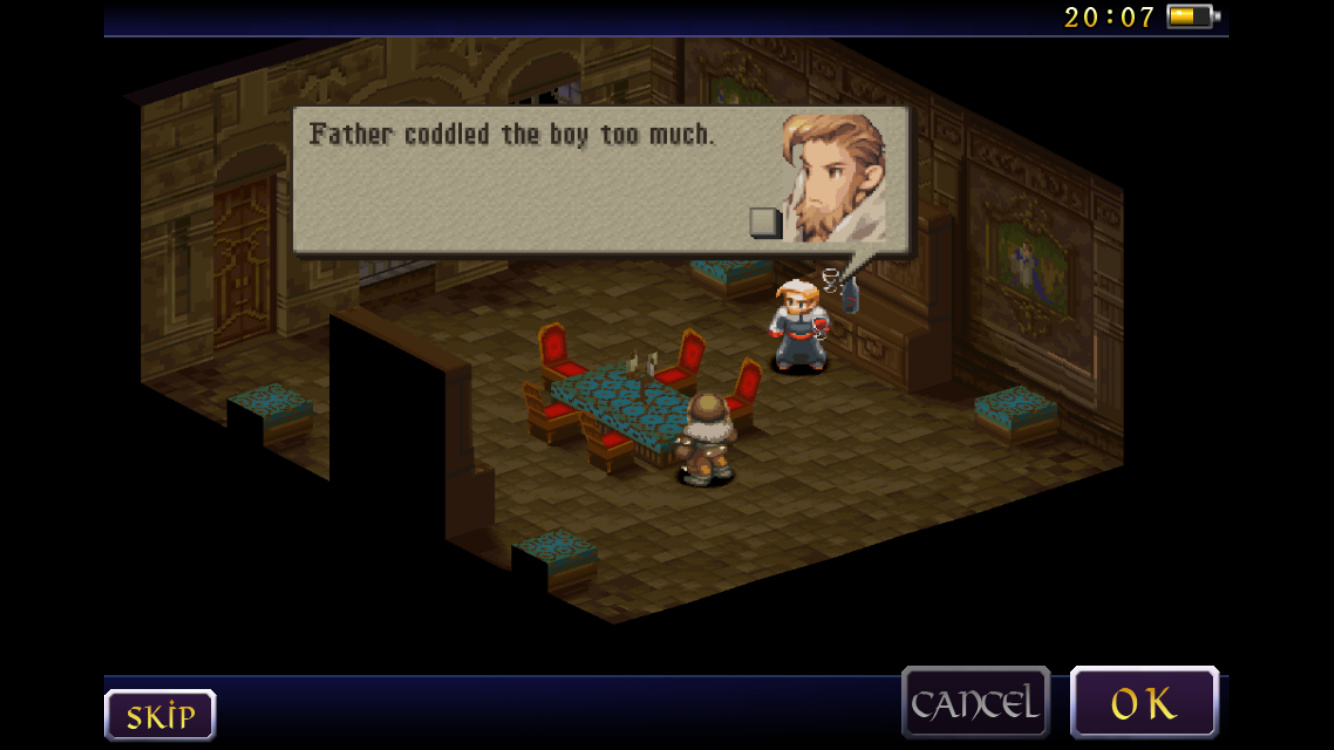Advance the "Father coddled the boy" dialogue box
This screenshot has height=750, width=1334.
pyautogui.click(x=600, y=180)
